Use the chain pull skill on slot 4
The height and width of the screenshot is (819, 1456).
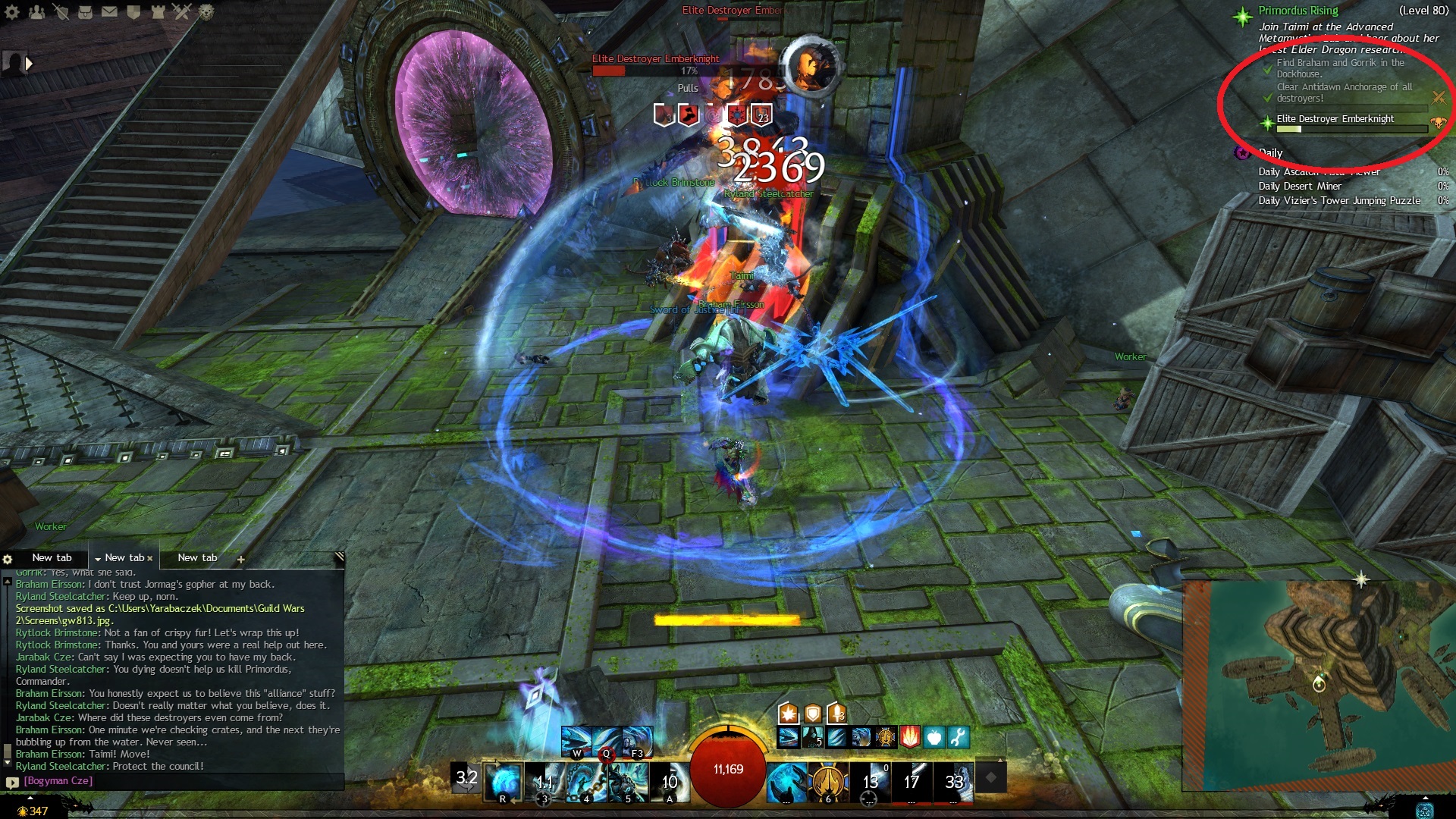tap(586, 781)
